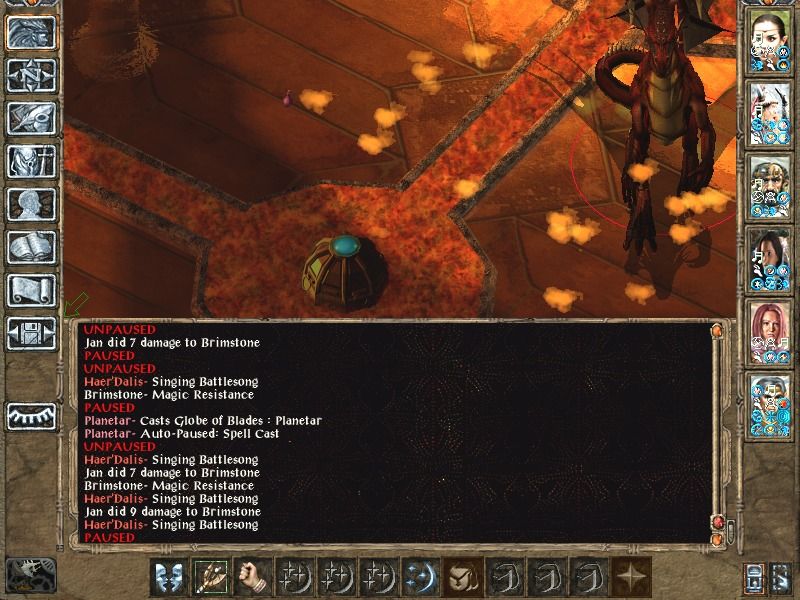Open the area map with the compass button
800x600 pixels.
click(x=31, y=75)
